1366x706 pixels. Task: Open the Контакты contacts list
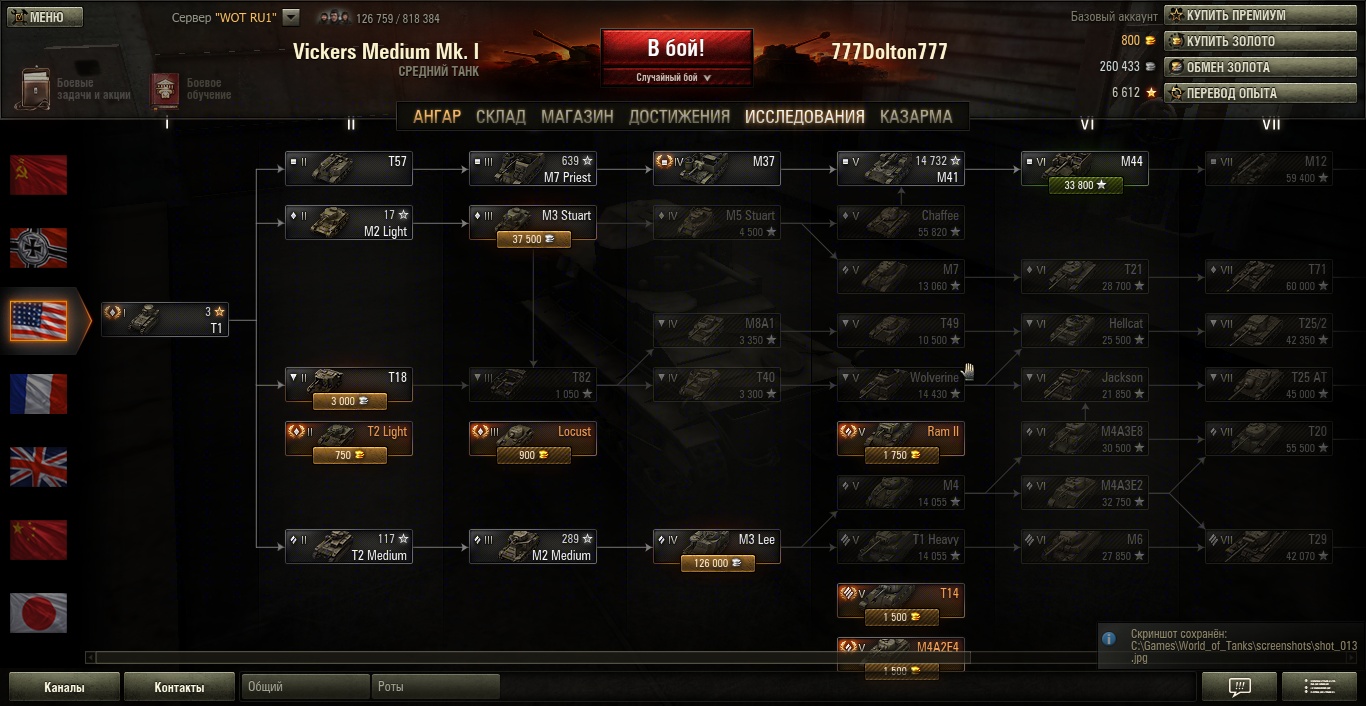(179, 687)
